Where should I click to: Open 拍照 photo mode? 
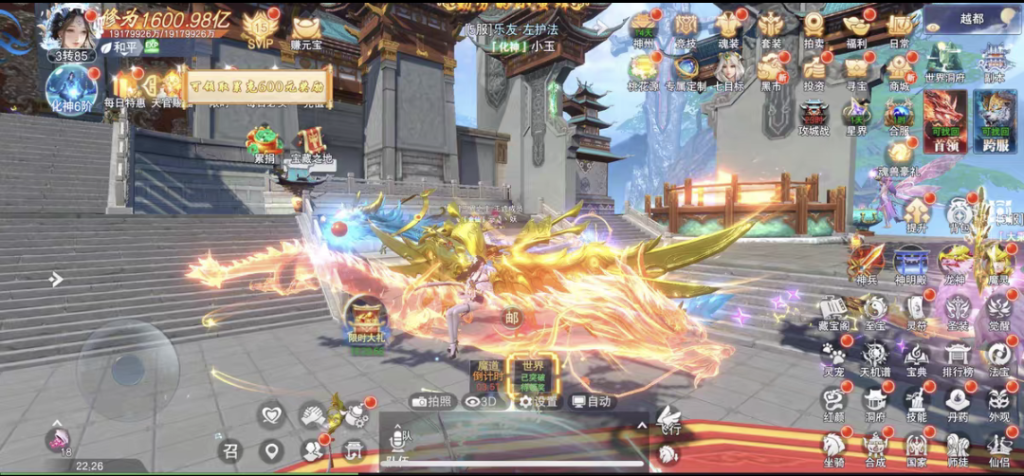tap(433, 401)
